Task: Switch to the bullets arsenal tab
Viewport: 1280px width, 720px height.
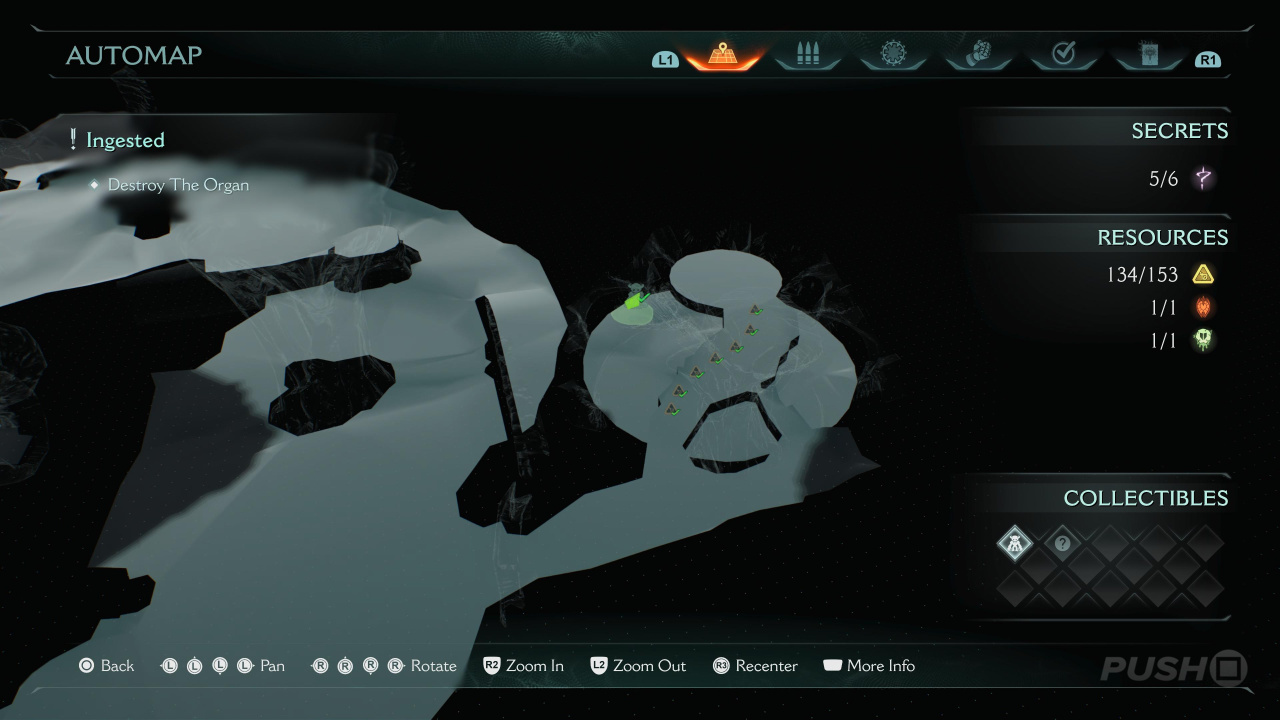Action: click(807, 55)
